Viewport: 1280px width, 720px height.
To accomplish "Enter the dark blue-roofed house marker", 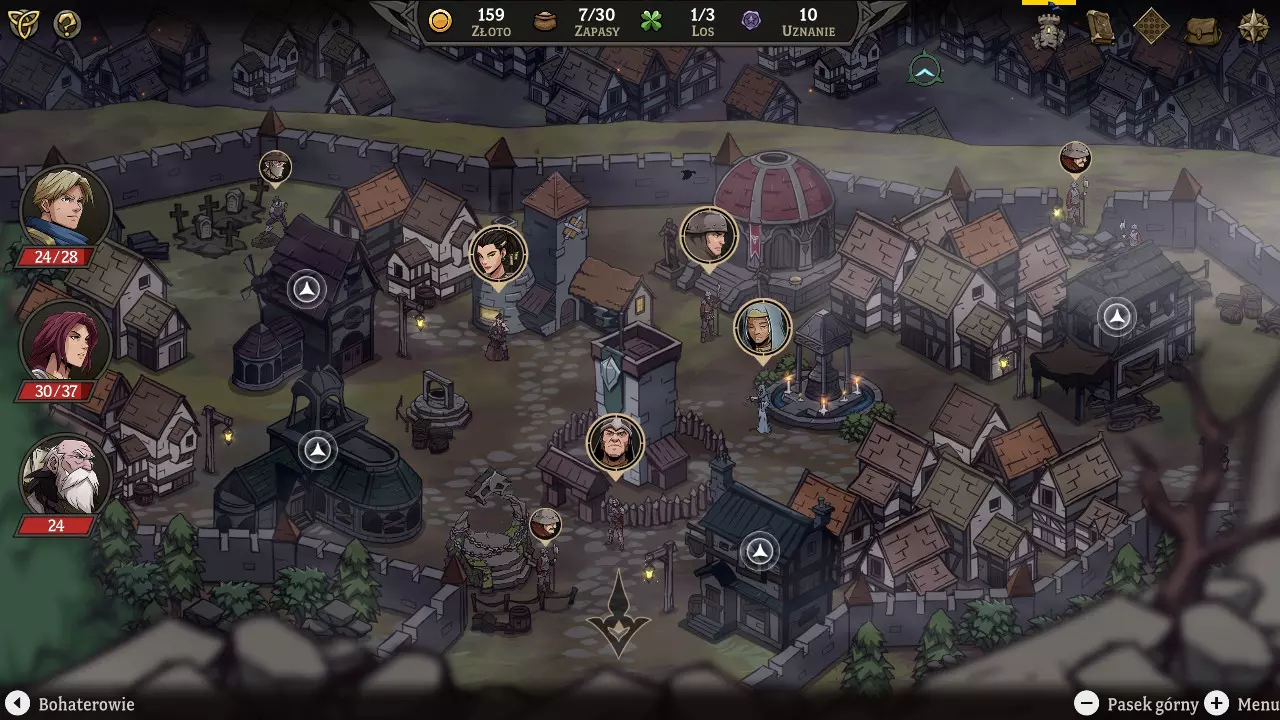I will coord(760,550).
